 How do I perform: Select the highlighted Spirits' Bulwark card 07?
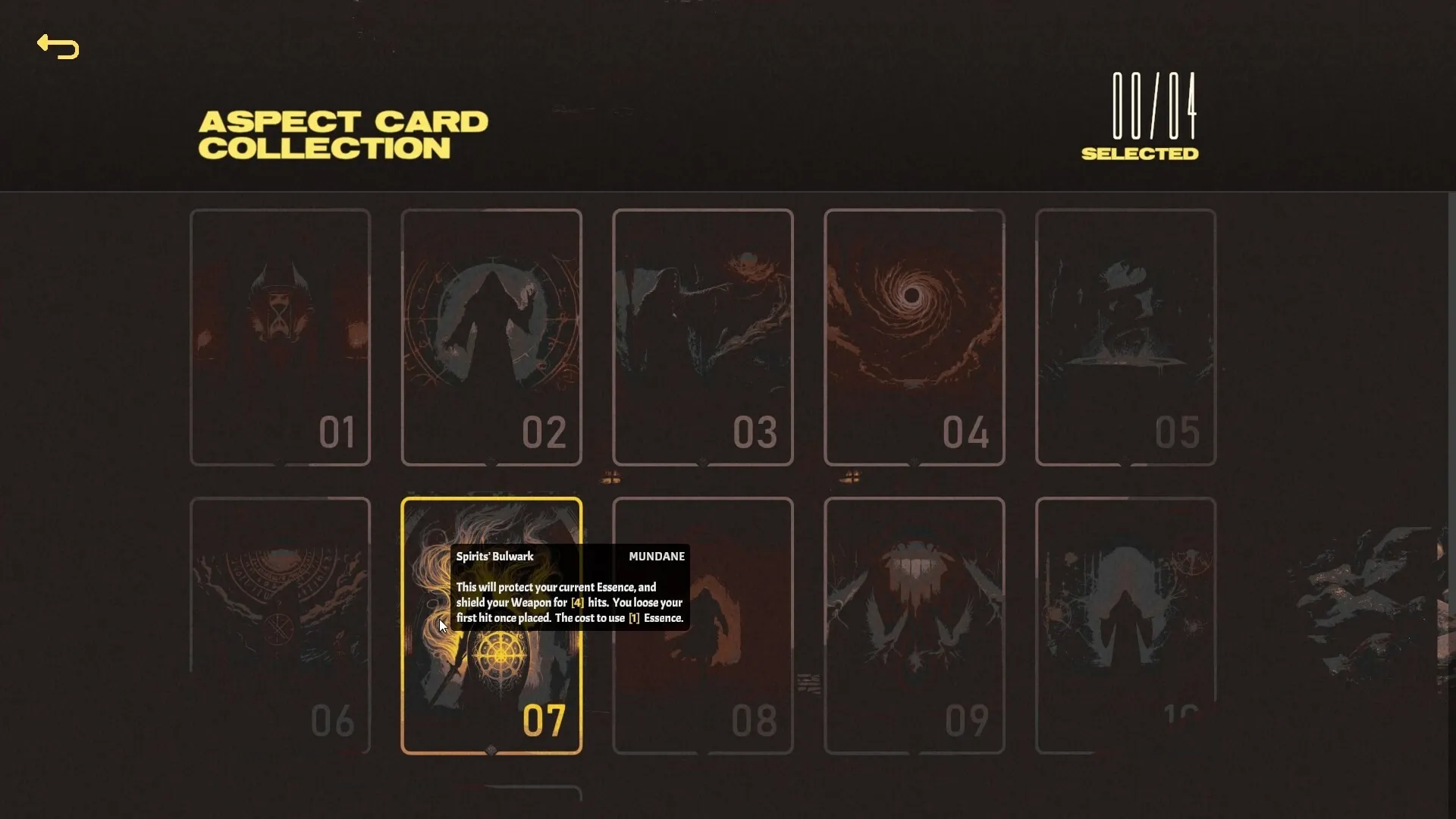click(x=491, y=682)
